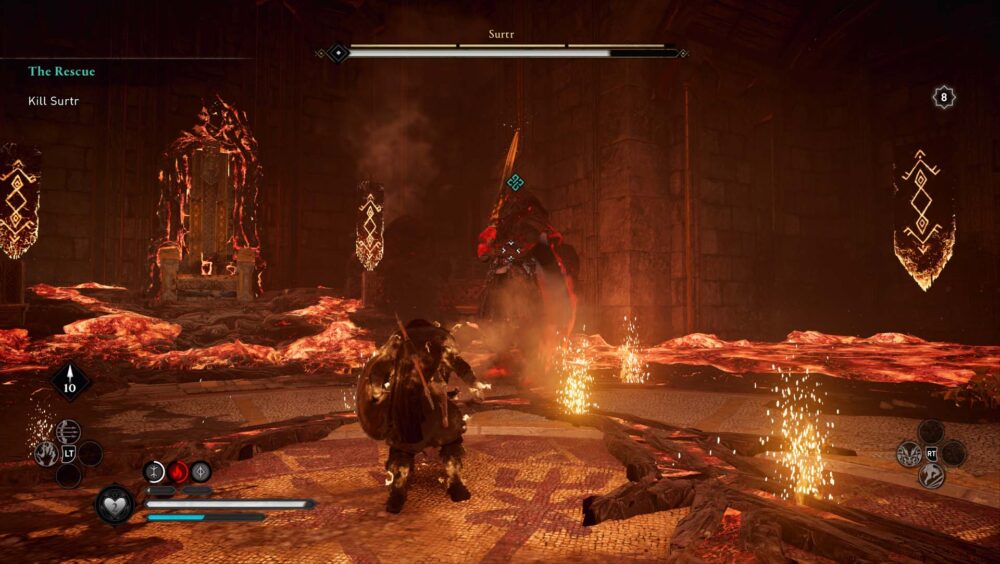The image size is (1000, 564).
Task: Click the octagonal badge showing 8
Action: coord(944,97)
